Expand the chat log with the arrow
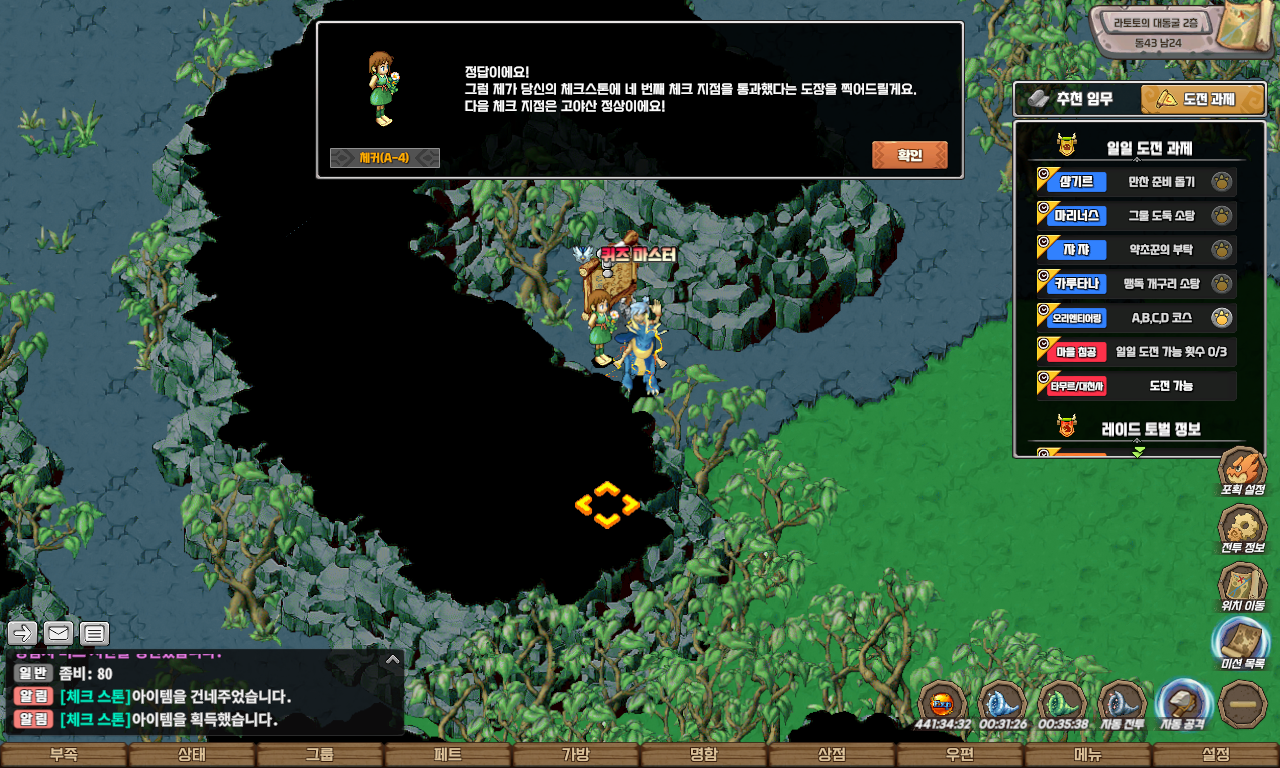The width and height of the screenshot is (1280, 768). tap(393, 660)
